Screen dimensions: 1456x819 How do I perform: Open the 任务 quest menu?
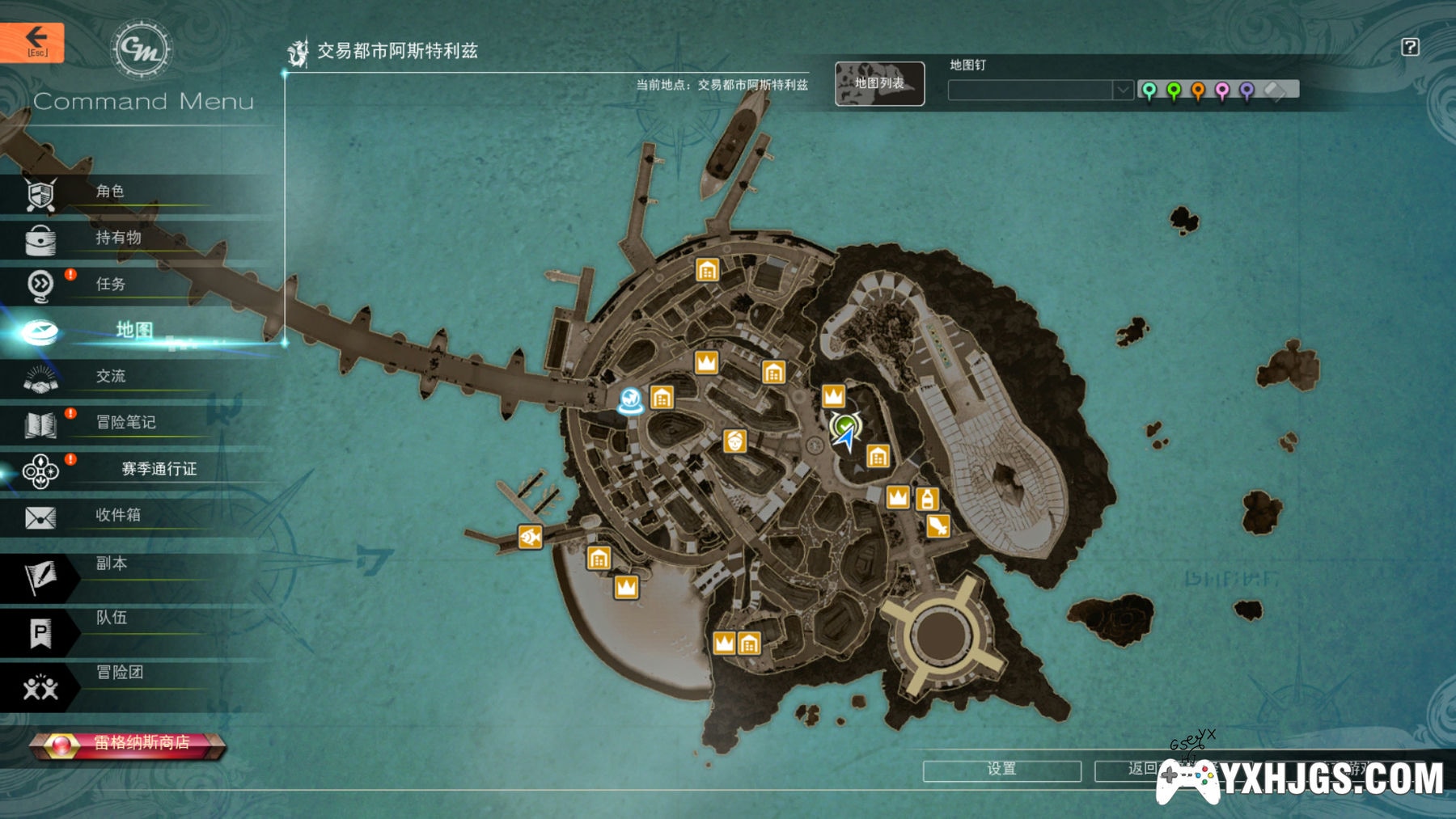click(x=110, y=284)
